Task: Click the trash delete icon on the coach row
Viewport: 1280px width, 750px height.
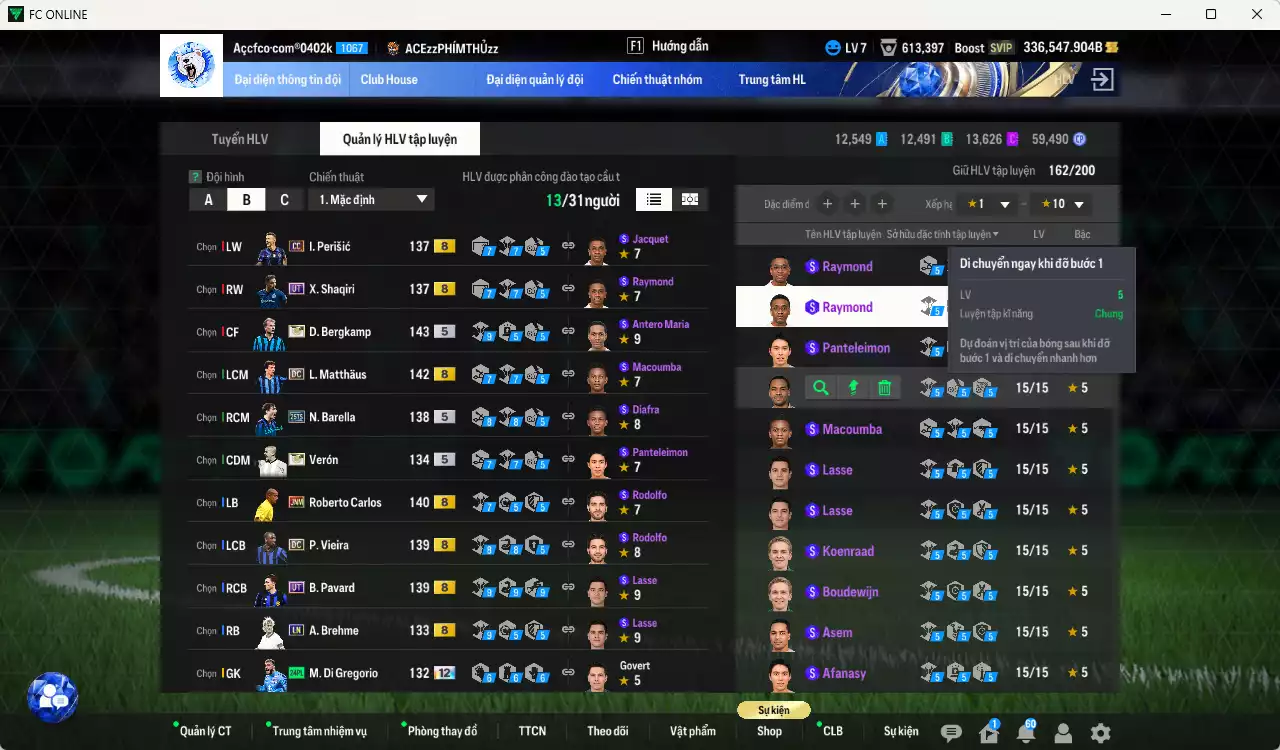Action: tap(884, 387)
